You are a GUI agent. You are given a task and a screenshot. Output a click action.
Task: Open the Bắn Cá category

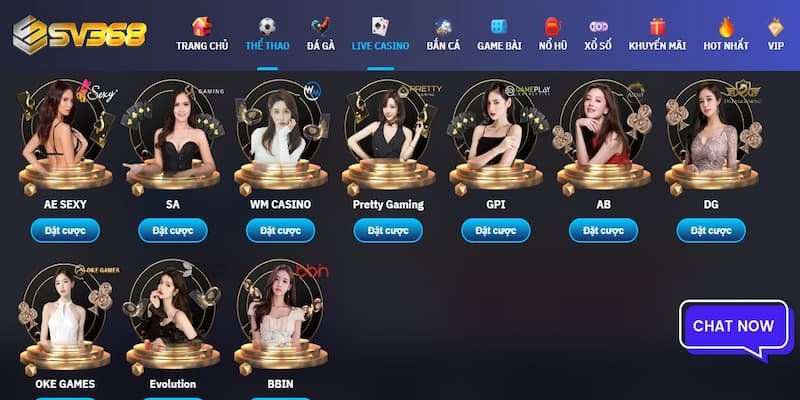(442, 35)
